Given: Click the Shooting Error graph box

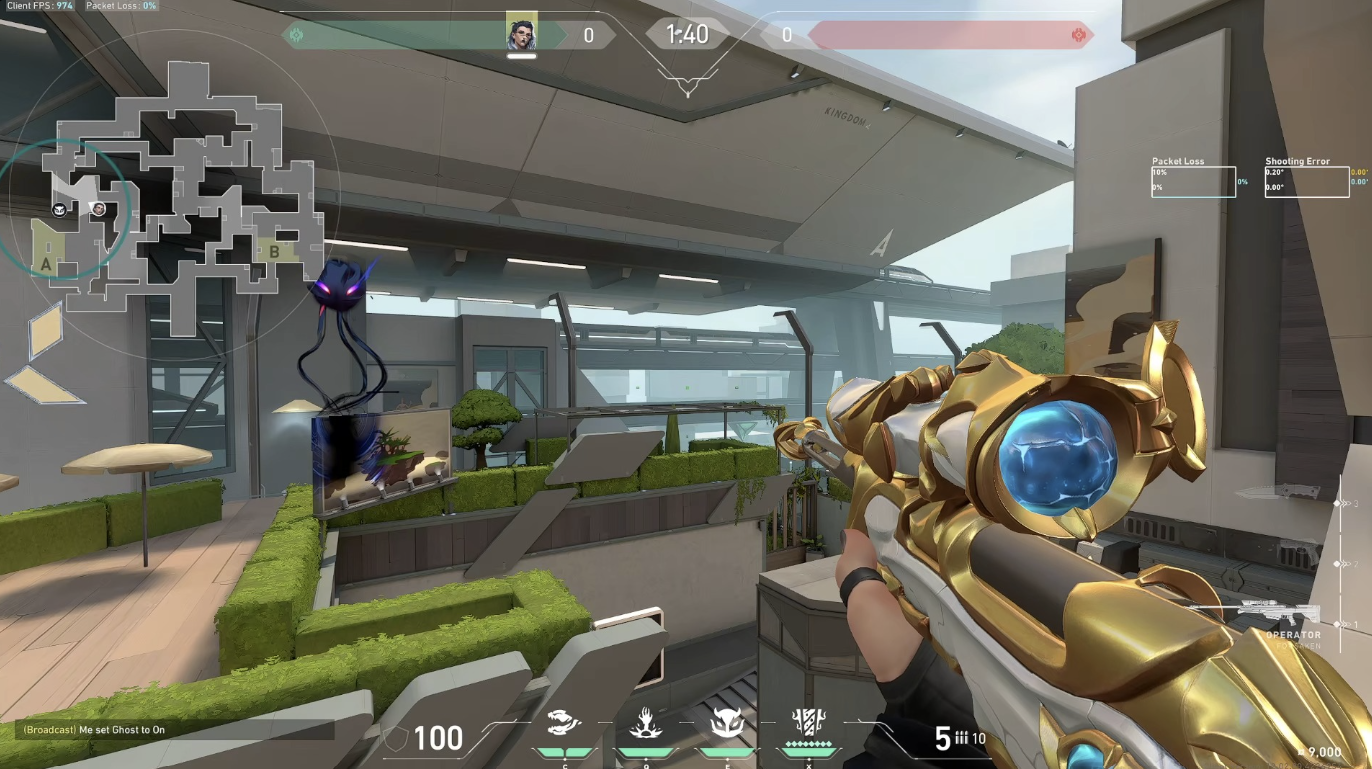Looking at the screenshot, I should click(x=1305, y=181).
